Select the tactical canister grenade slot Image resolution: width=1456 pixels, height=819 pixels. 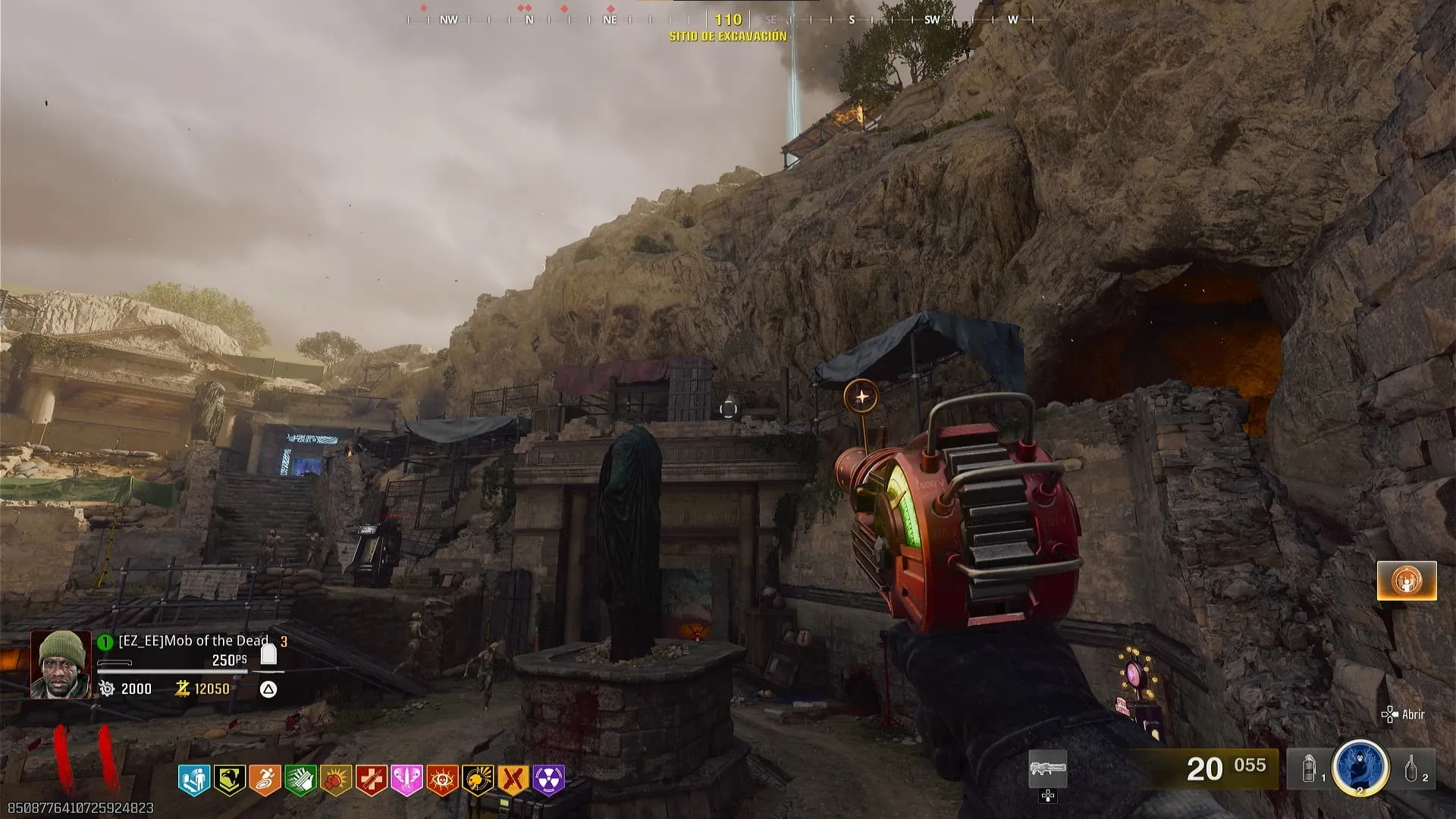[x=1310, y=769]
